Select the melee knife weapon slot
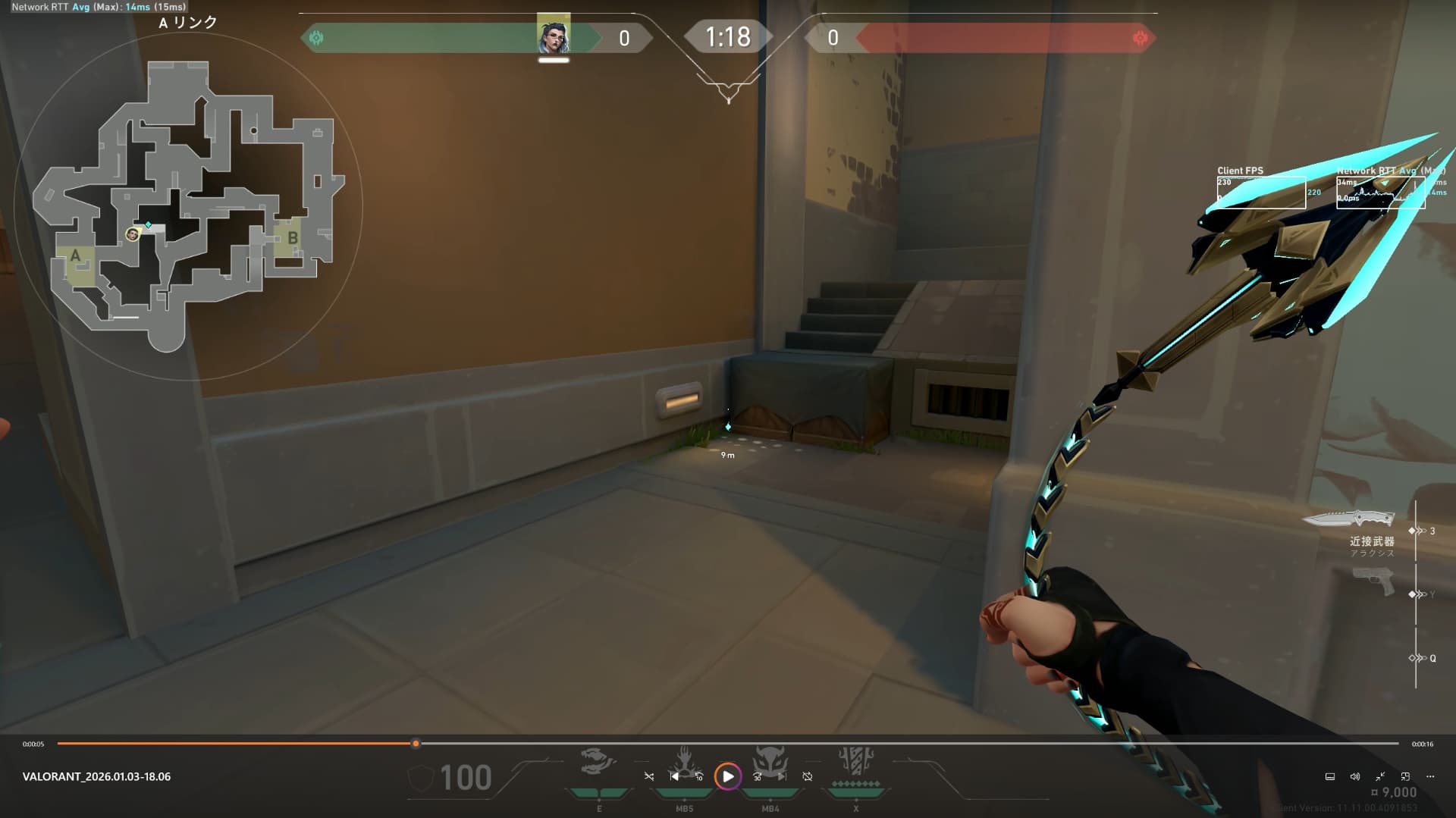The width and height of the screenshot is (1456, 818). [1348, 519]
